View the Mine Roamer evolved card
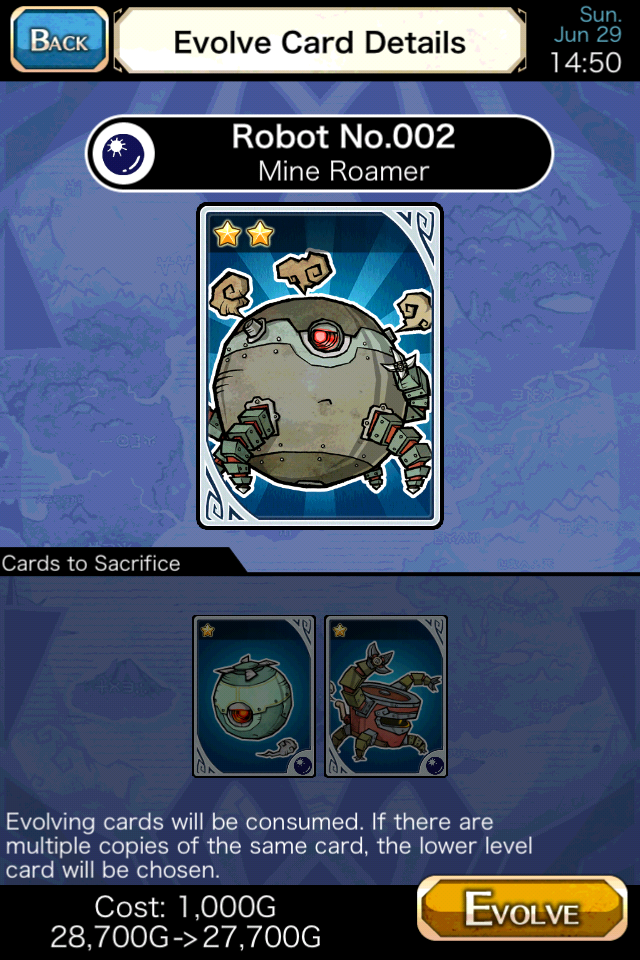The height and width of the screenshot is (960, 640). pos(320,365)
